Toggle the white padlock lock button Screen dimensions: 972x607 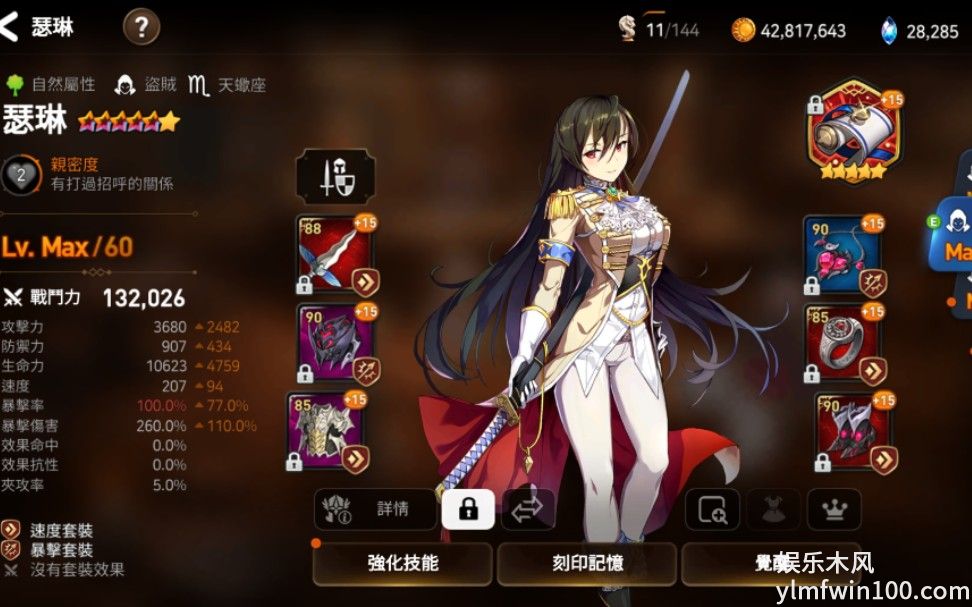click(x=467, y=509)
